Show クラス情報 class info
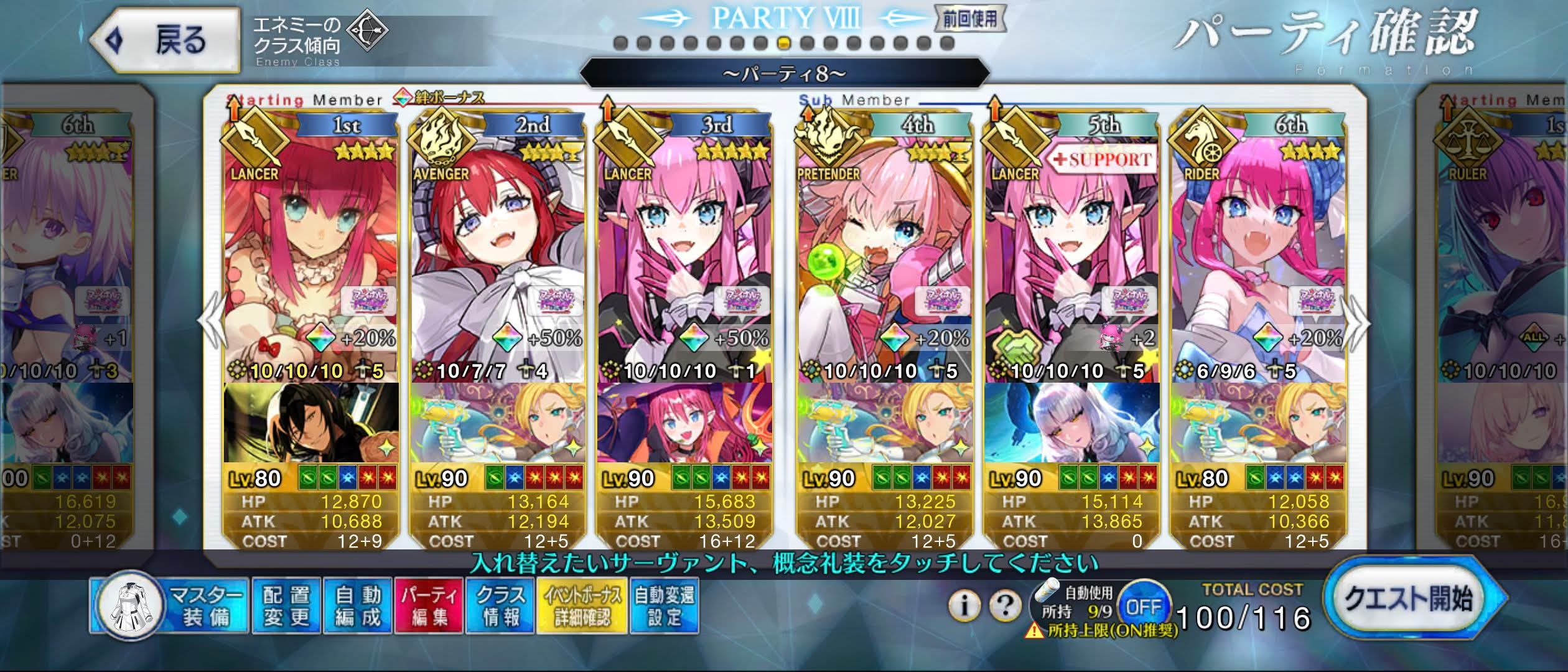The width and height of the screenshot is (1568, 672). 500,605
